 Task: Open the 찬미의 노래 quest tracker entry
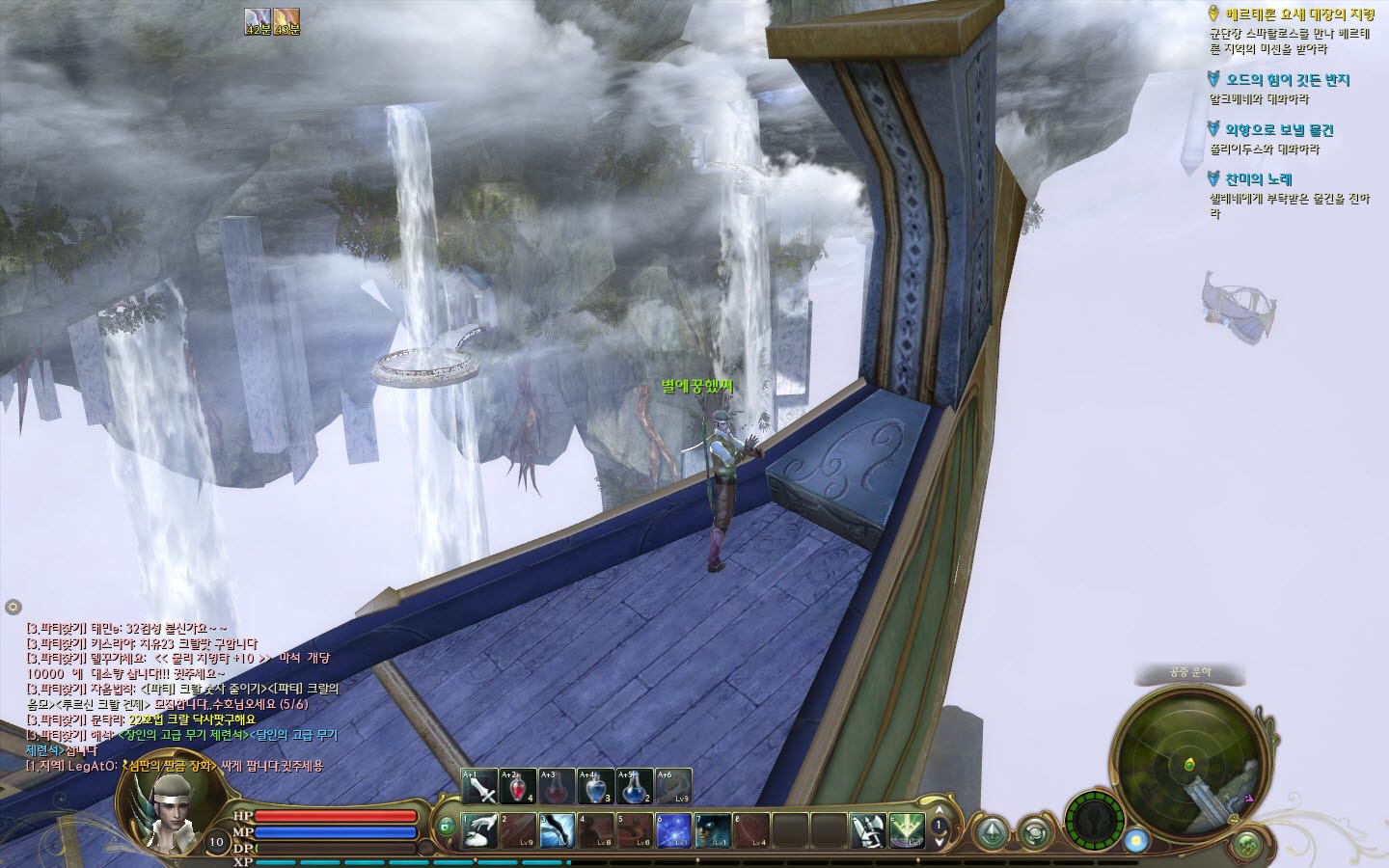[1258, 179]
